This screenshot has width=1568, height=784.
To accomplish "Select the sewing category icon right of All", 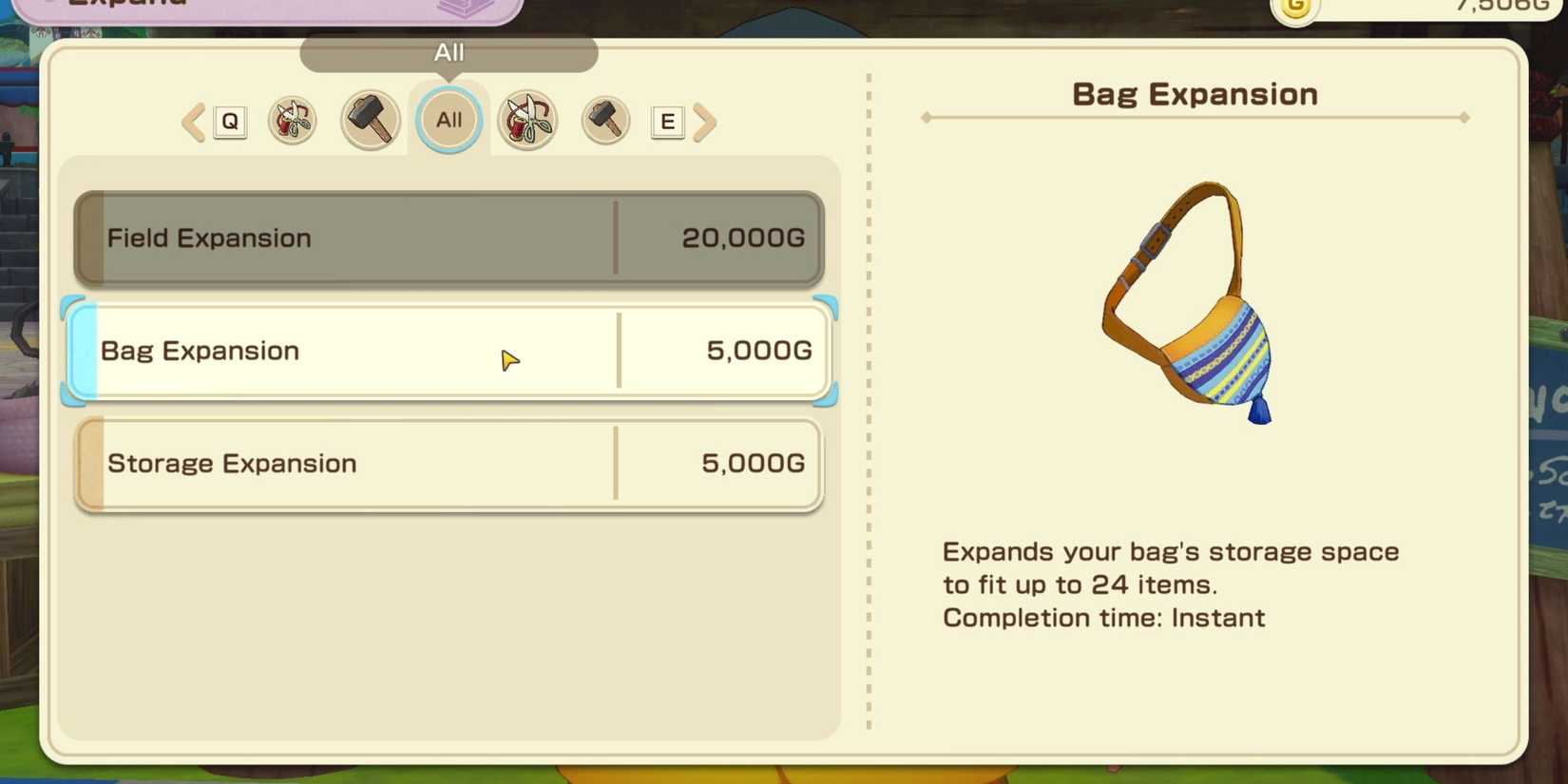I will (528, 121).
